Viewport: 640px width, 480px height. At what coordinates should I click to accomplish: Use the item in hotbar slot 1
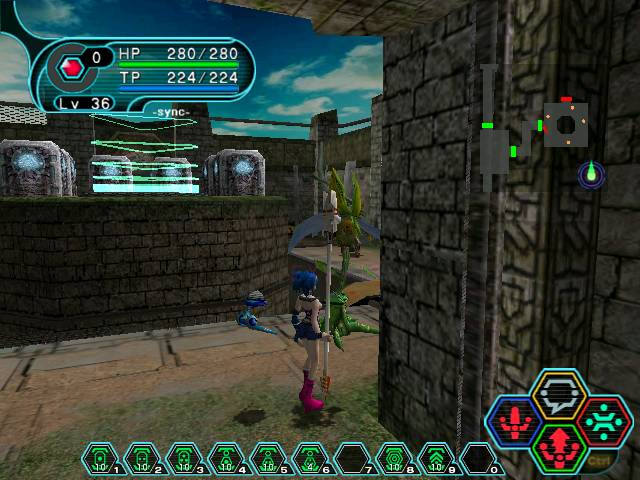pos(100,460)
